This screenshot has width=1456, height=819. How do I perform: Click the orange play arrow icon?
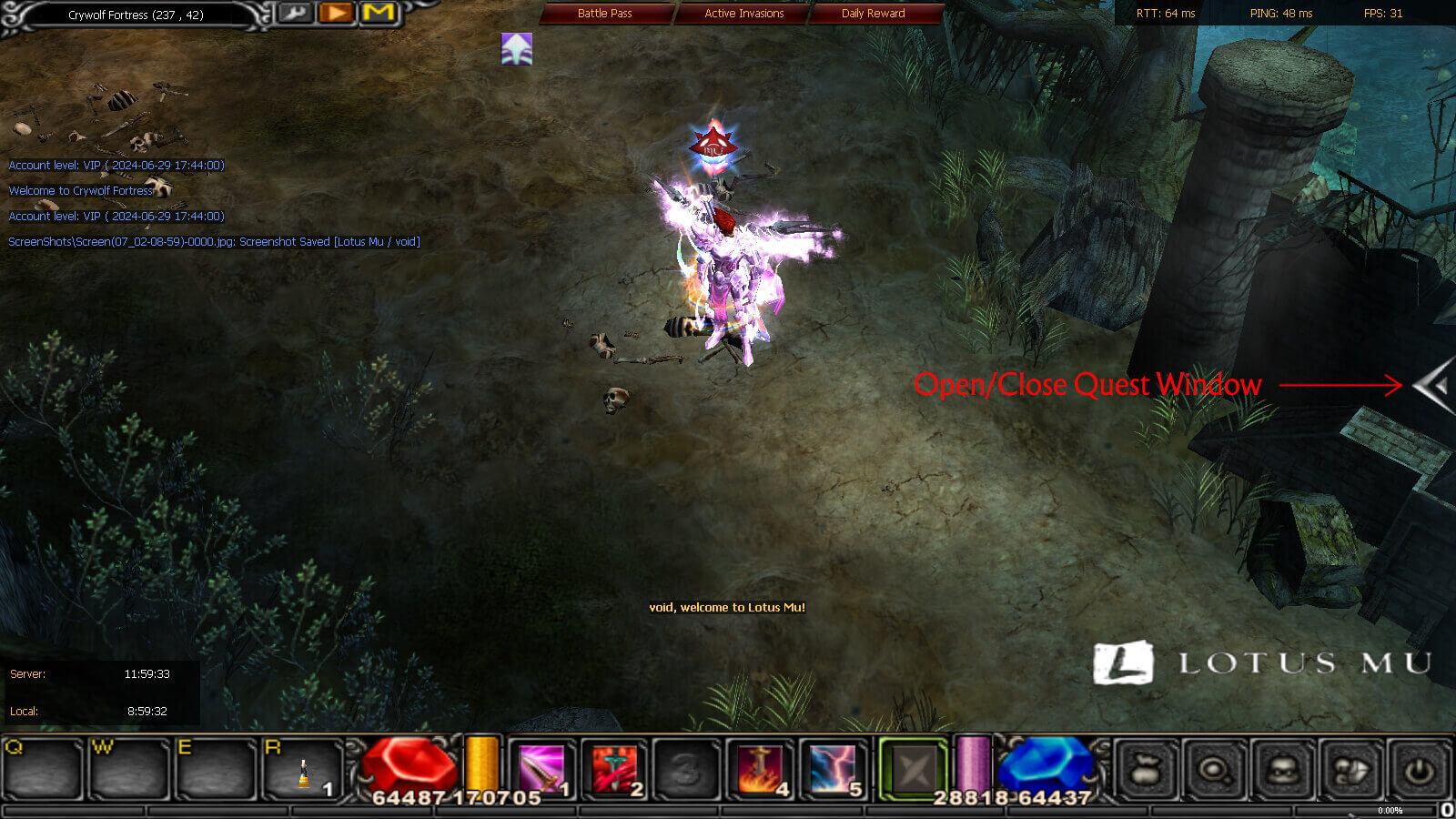pos(336,14)
